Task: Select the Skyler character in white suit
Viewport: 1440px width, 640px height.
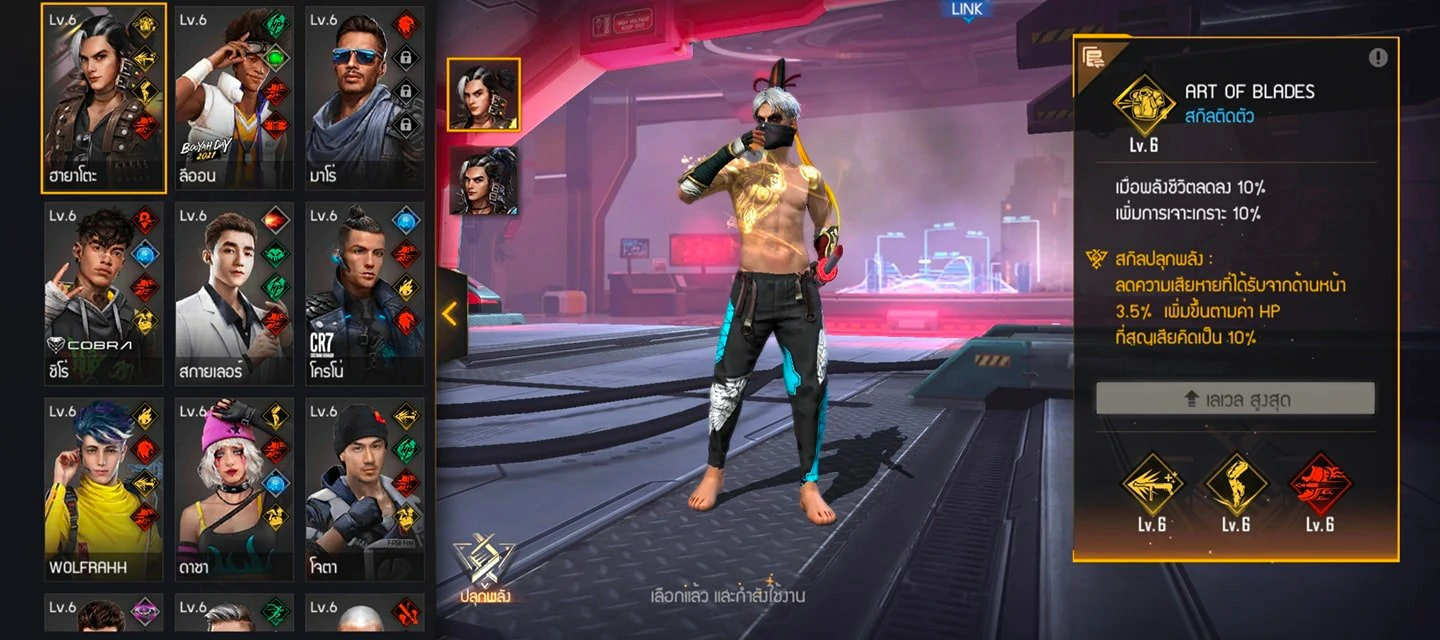Action: (234, 294)
